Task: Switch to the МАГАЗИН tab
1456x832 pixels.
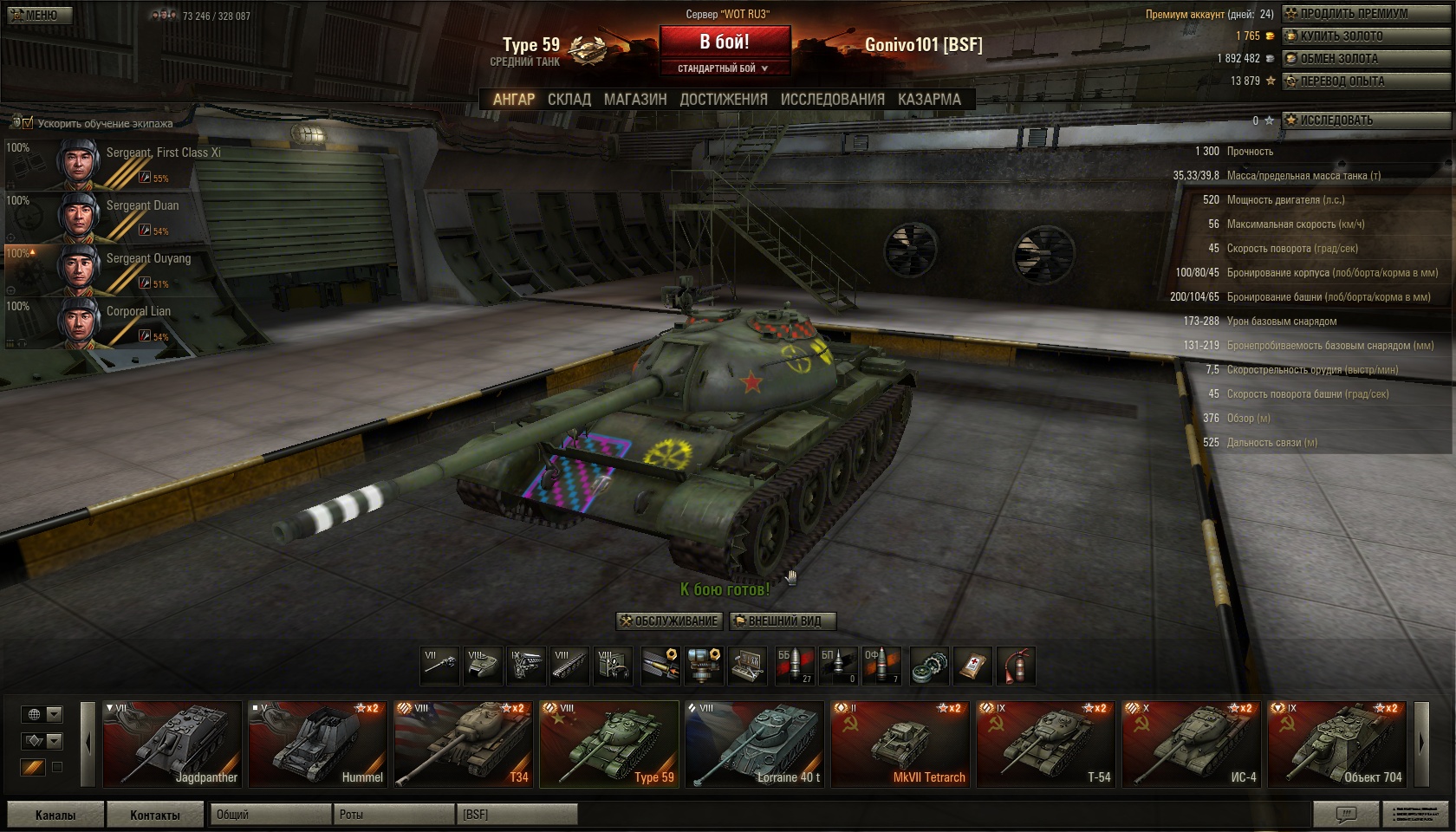Action: [x=635, y=100]
